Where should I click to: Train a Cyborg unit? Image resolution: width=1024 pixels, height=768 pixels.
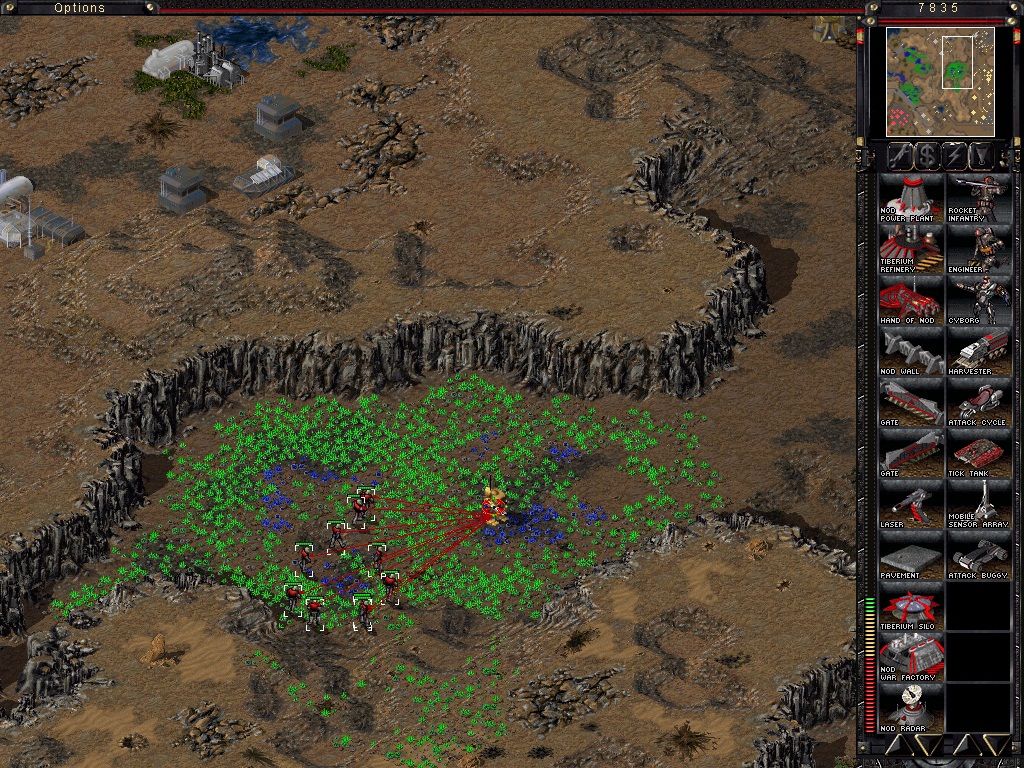pyautogui.click(x=979, y=299)
